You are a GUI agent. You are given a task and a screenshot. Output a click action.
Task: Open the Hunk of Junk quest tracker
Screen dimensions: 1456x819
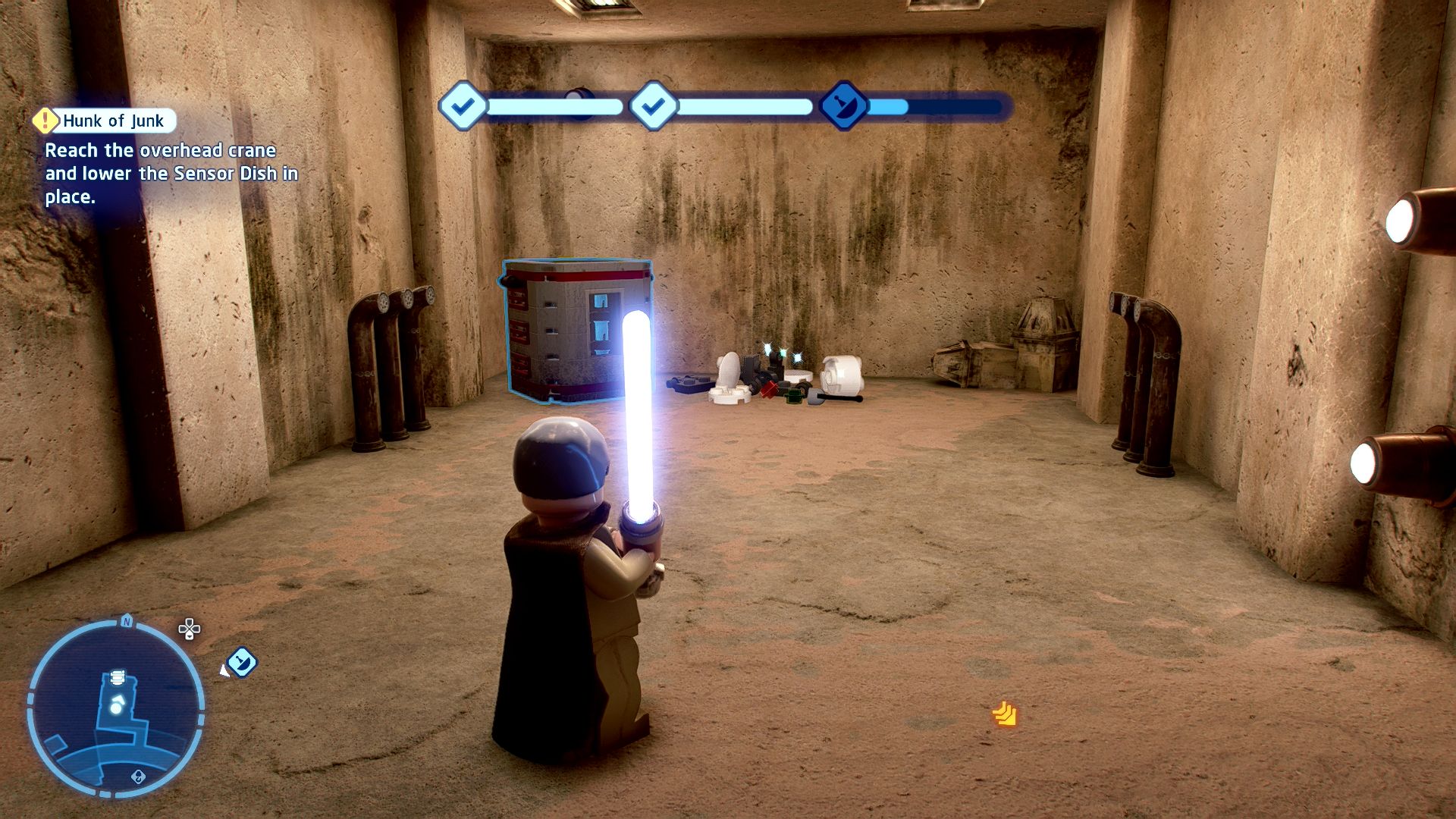[x=113, y=121]
